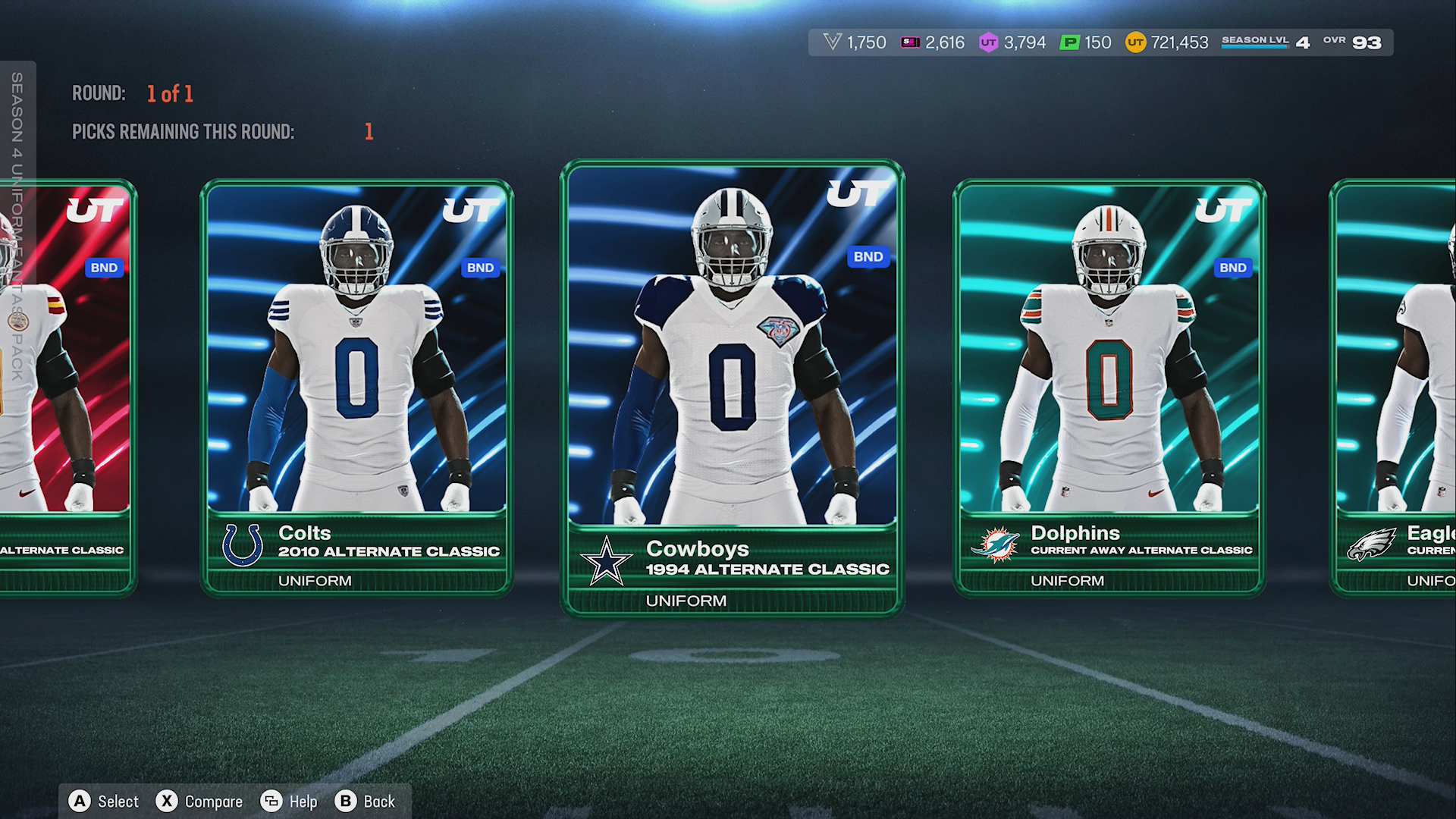Show the Season Level progress

click(1265, 42)
